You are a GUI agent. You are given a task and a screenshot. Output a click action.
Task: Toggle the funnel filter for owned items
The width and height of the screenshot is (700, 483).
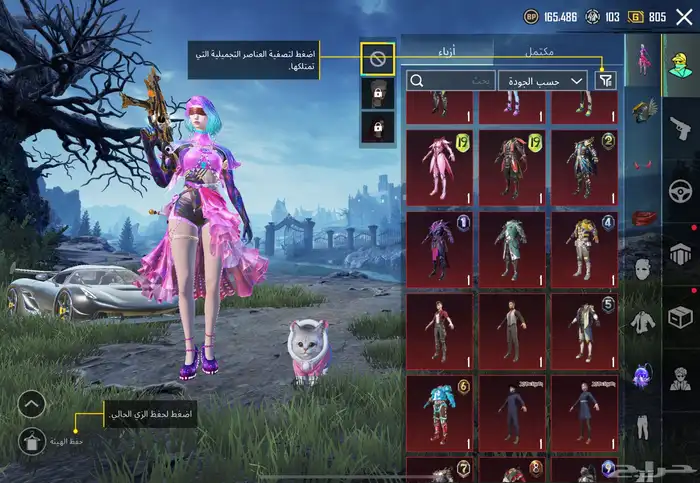tap(606, 80)
